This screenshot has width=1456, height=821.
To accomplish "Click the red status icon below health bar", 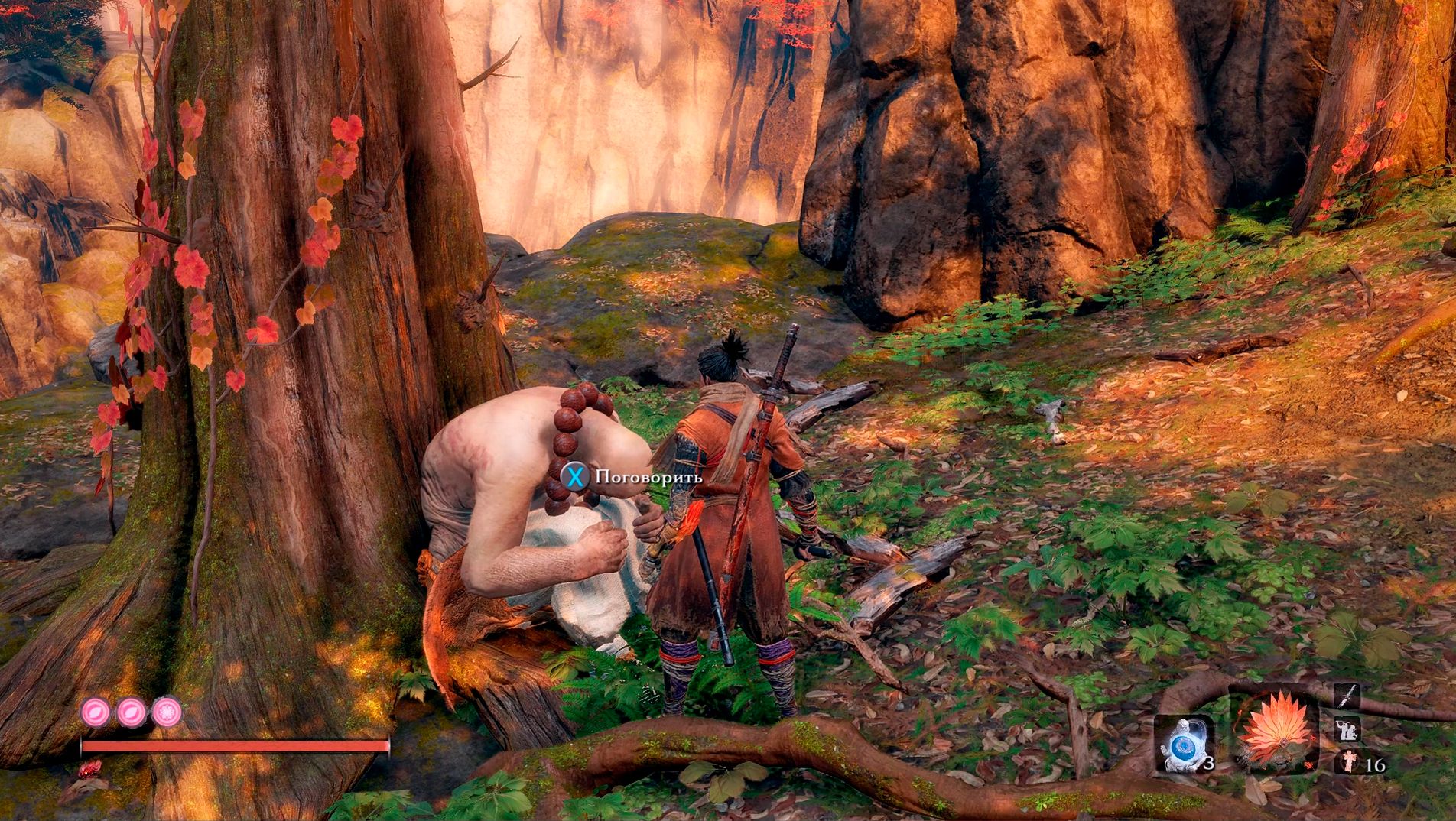I will [x=90, y=767].
